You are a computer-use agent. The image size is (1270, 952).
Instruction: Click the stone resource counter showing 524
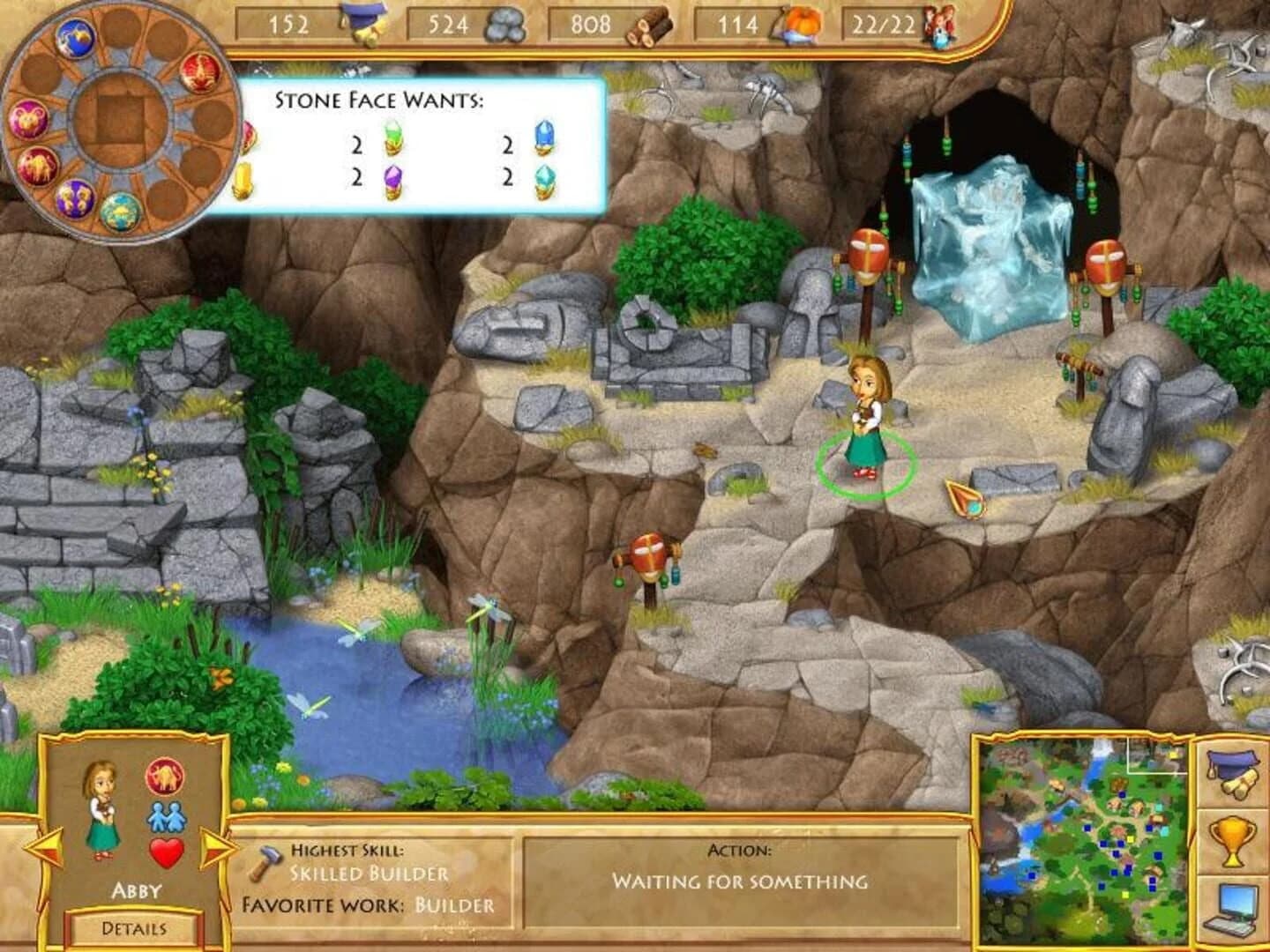pyautogui.click(x=450, y=24)
